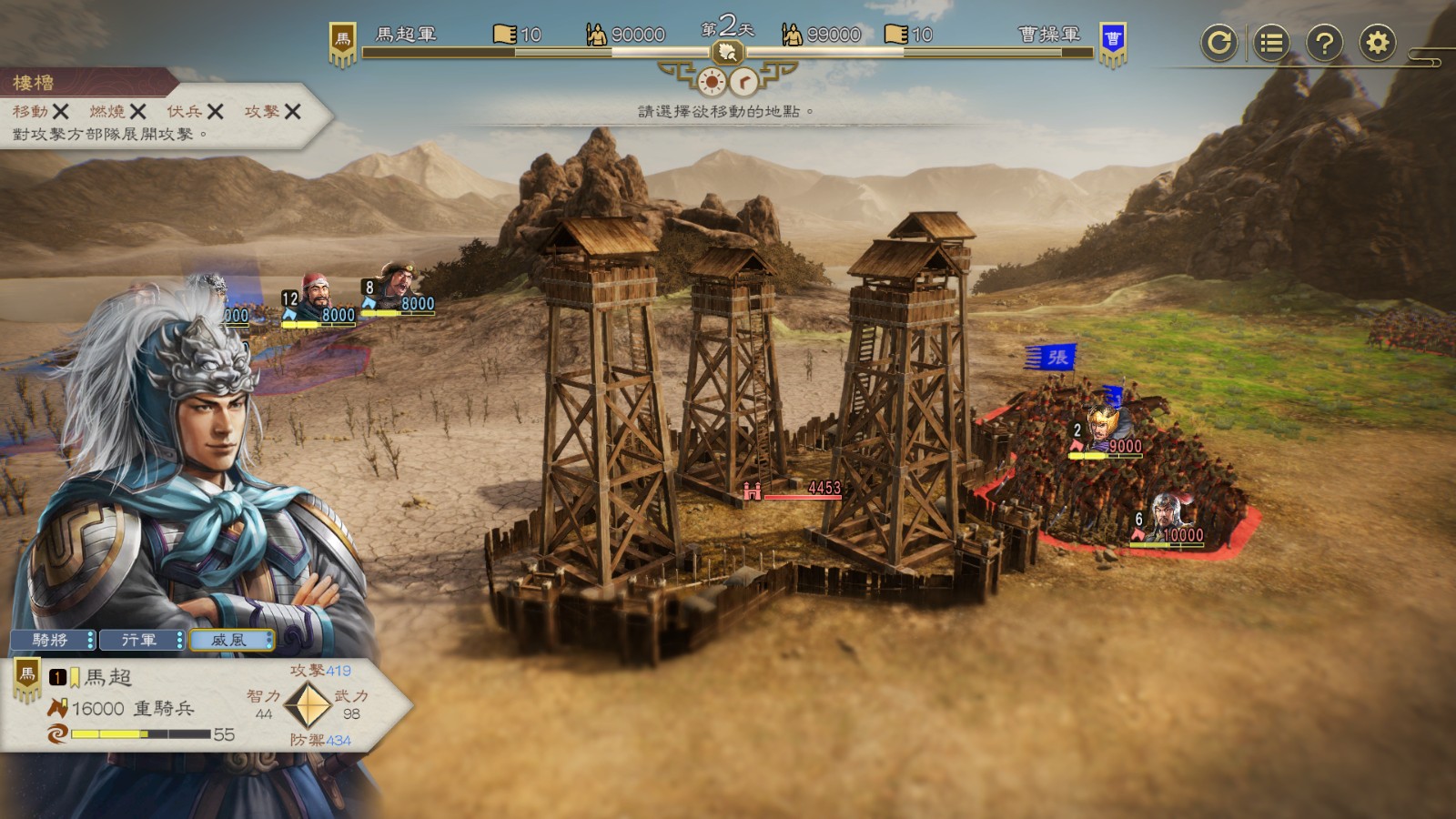This screenshot has height=819, width=1456.
Task: Select the 騎將 trait tag
Action: [52, 641]
